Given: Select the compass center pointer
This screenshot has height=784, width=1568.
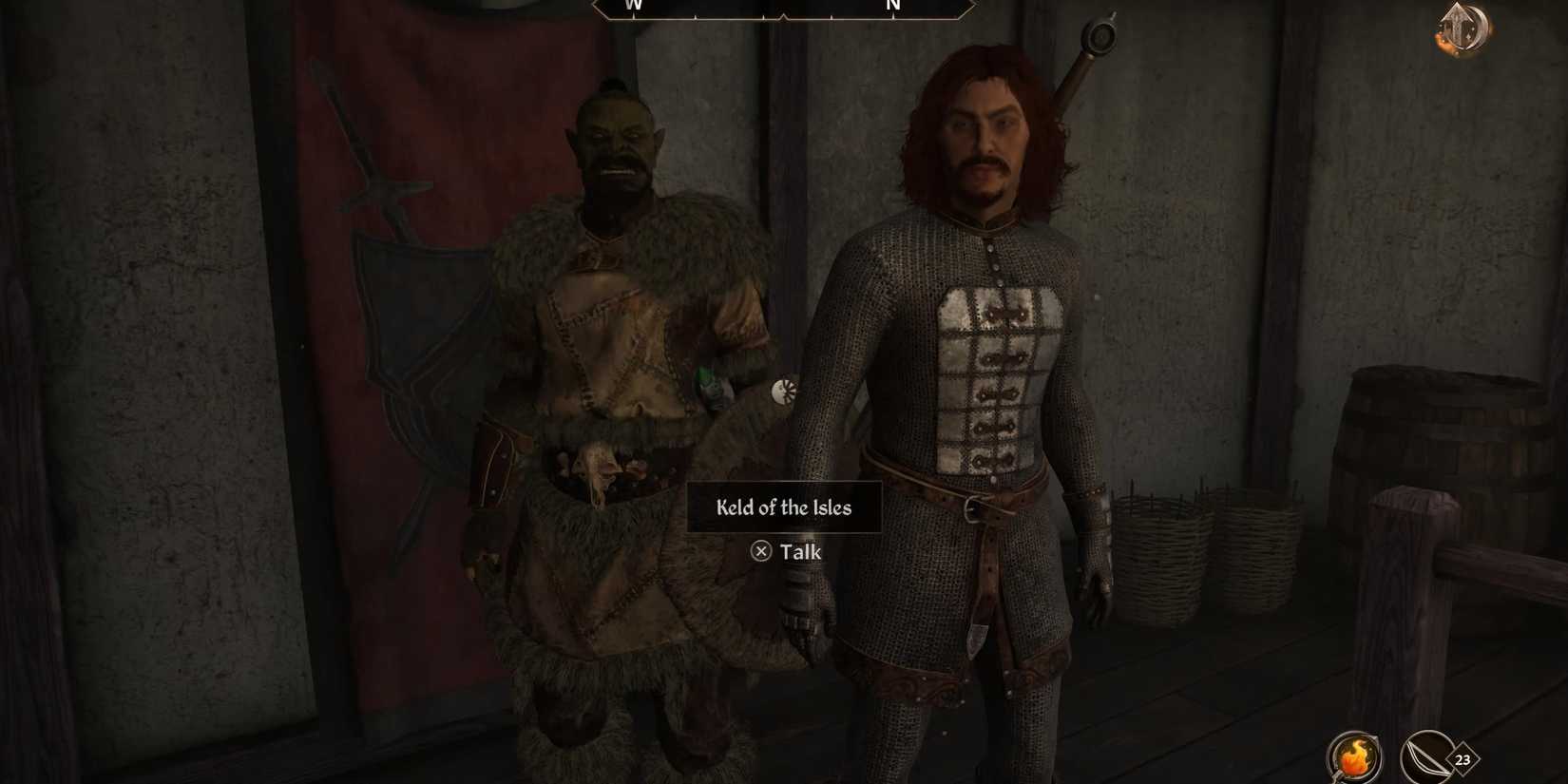Looking at the screenshot, I should (x=781, y=11).
